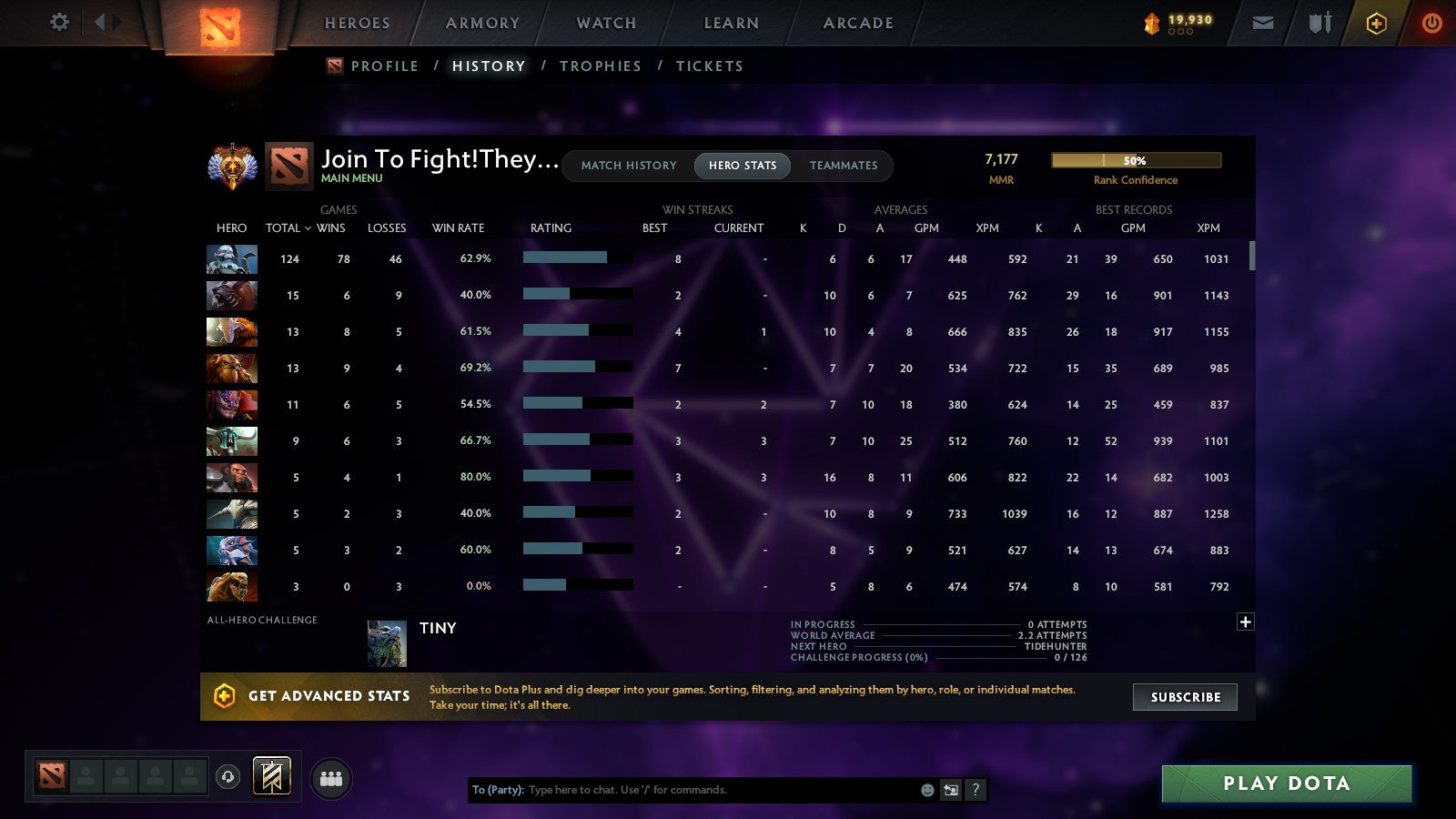Select the Dota Plus hexagon icon
This screenshot has height=819, width=1456.
click(x=1376, y=23)
